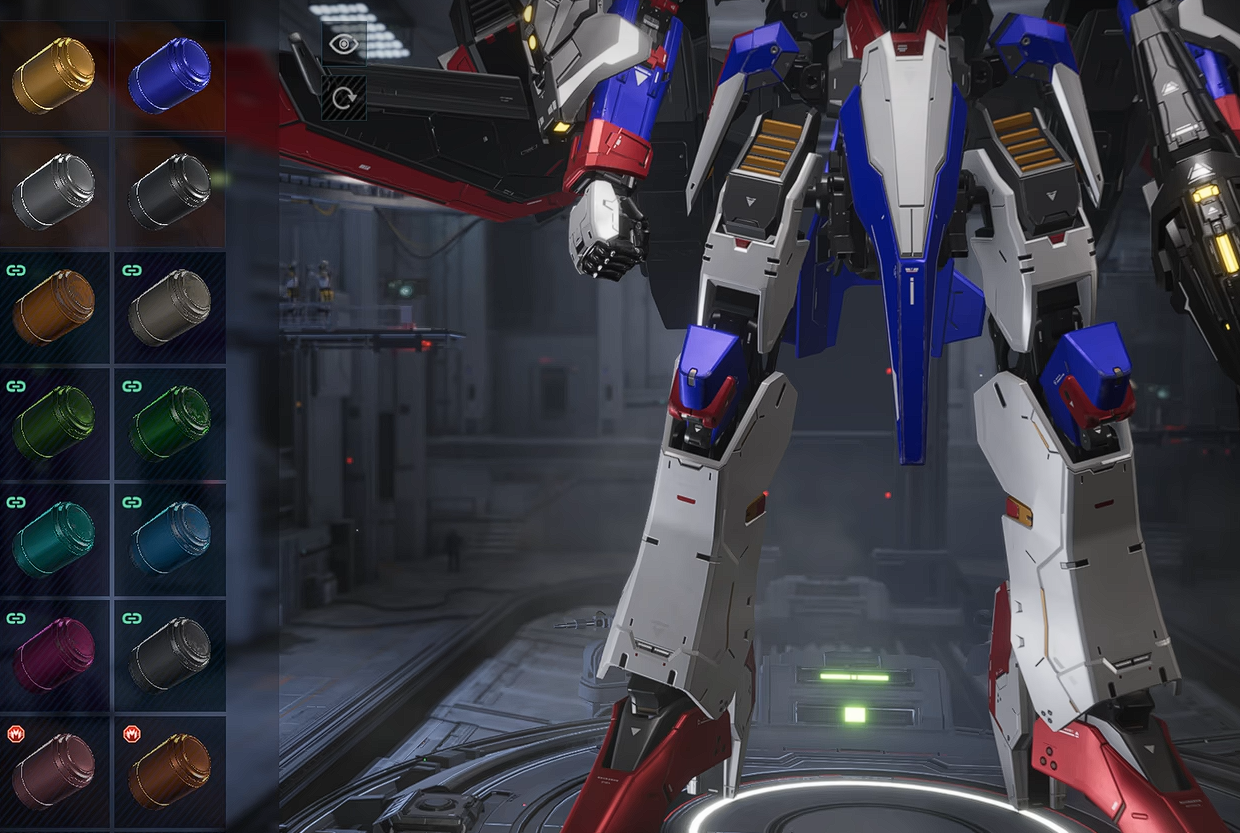Pick the orange paint with link badge
The height and width of the screenshot is (833, 1240).
(54, 307)
